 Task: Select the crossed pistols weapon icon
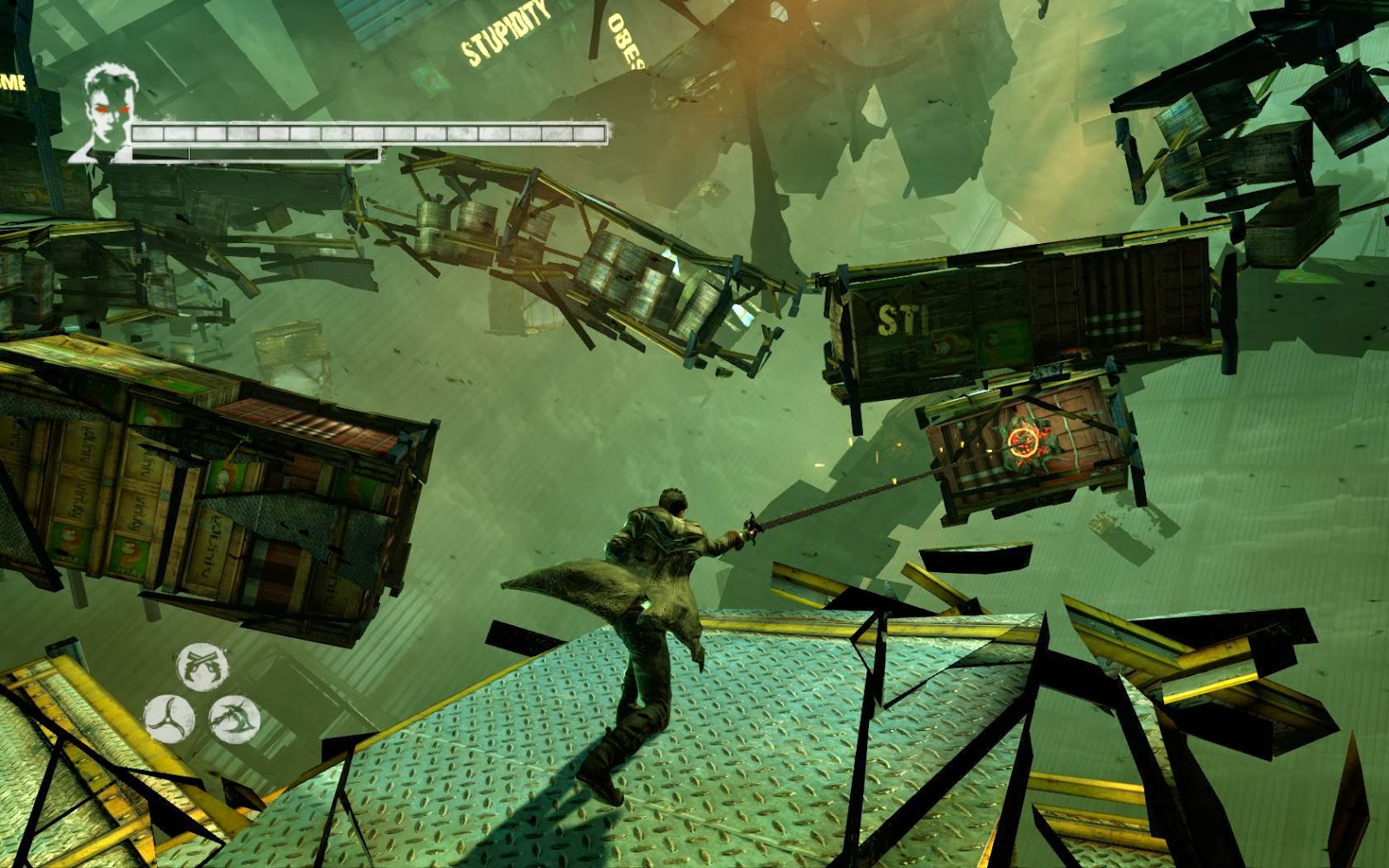202,667
